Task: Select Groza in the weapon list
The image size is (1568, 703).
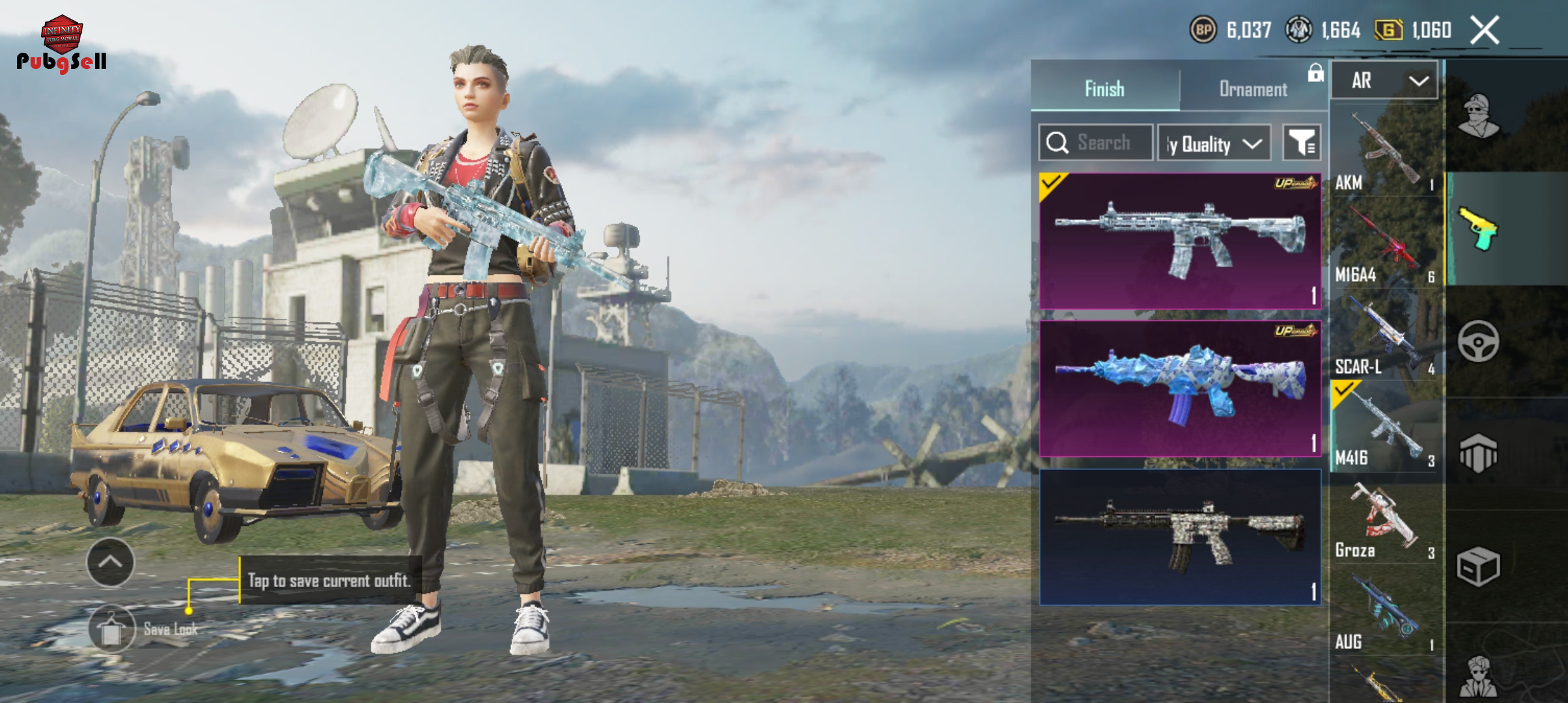Action: (1385, 521)
